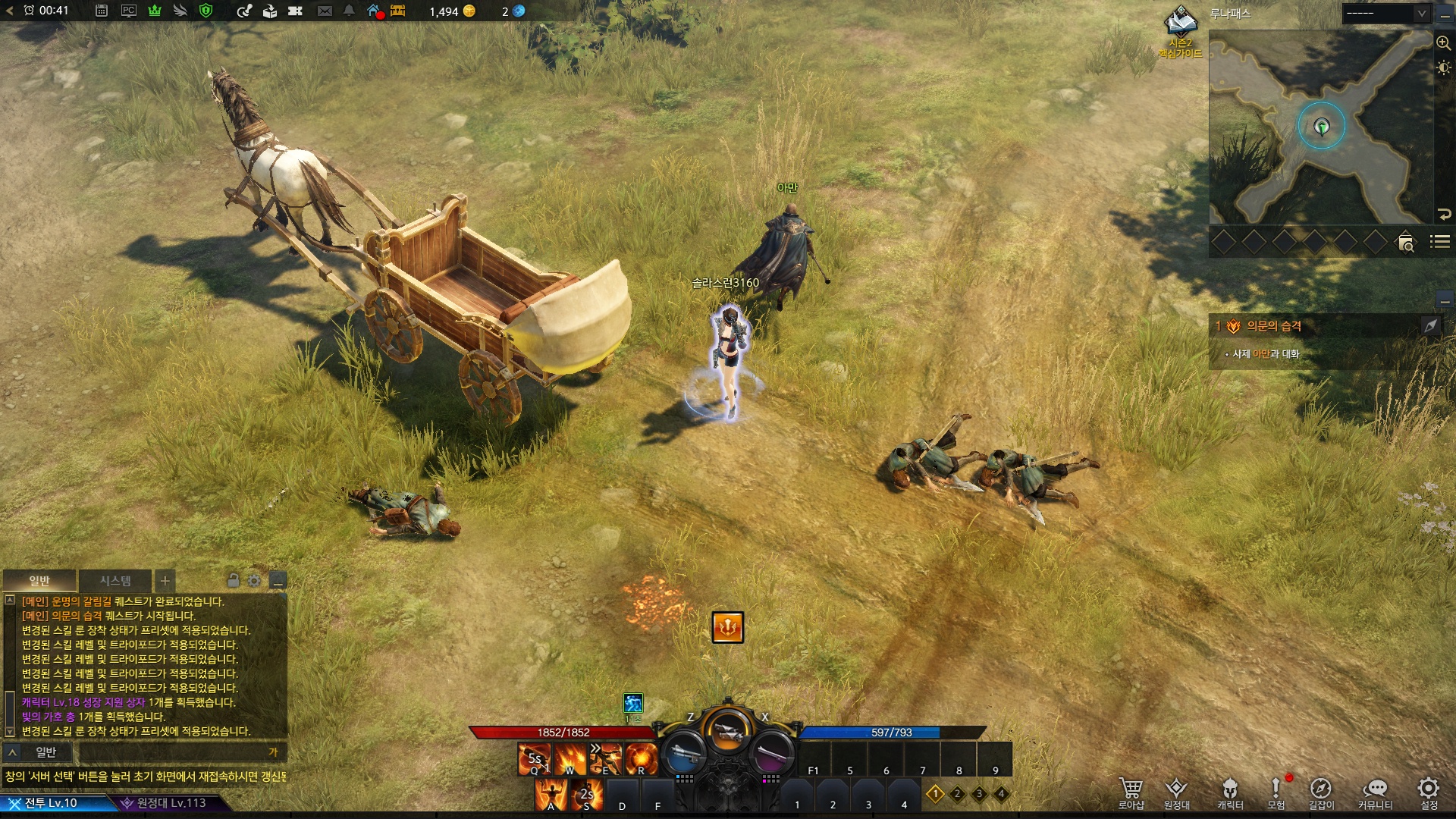The width and height of the screenshot is (1456, 819).
Task: Open the 시즌2 핵심가이드 book icon
Action: 1180,23
